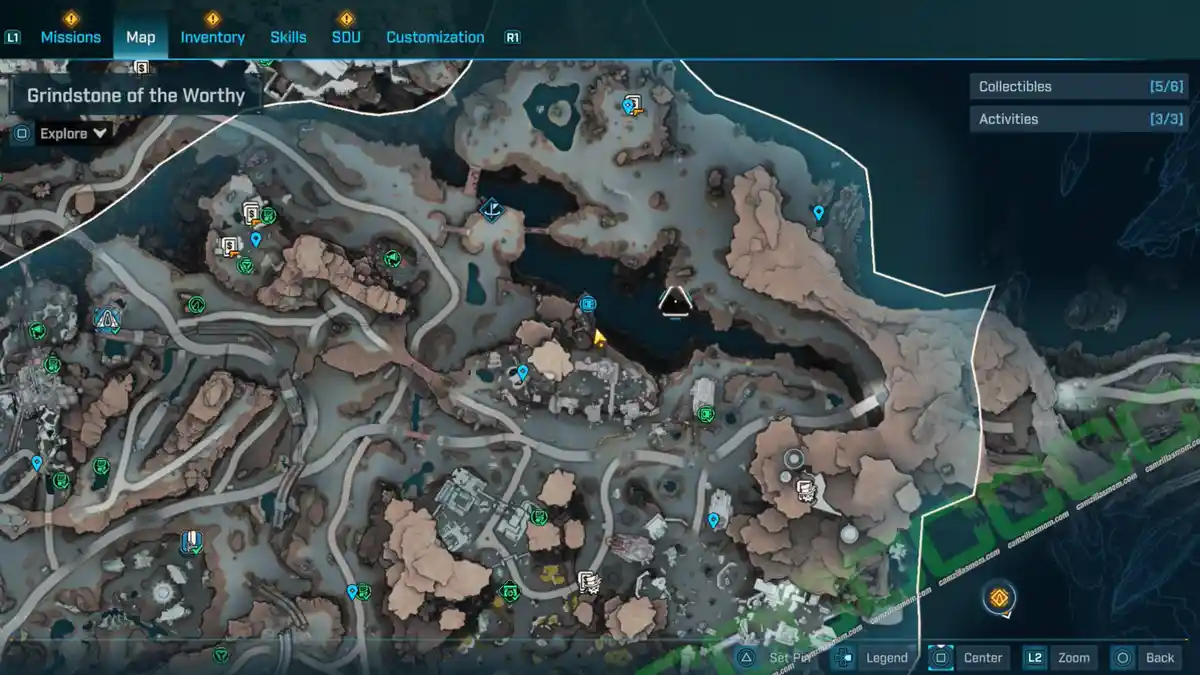Select the yellow player arrow marker
Image resolution: width=1200 pixels, height=675 pixels.
tap(599, 338)
